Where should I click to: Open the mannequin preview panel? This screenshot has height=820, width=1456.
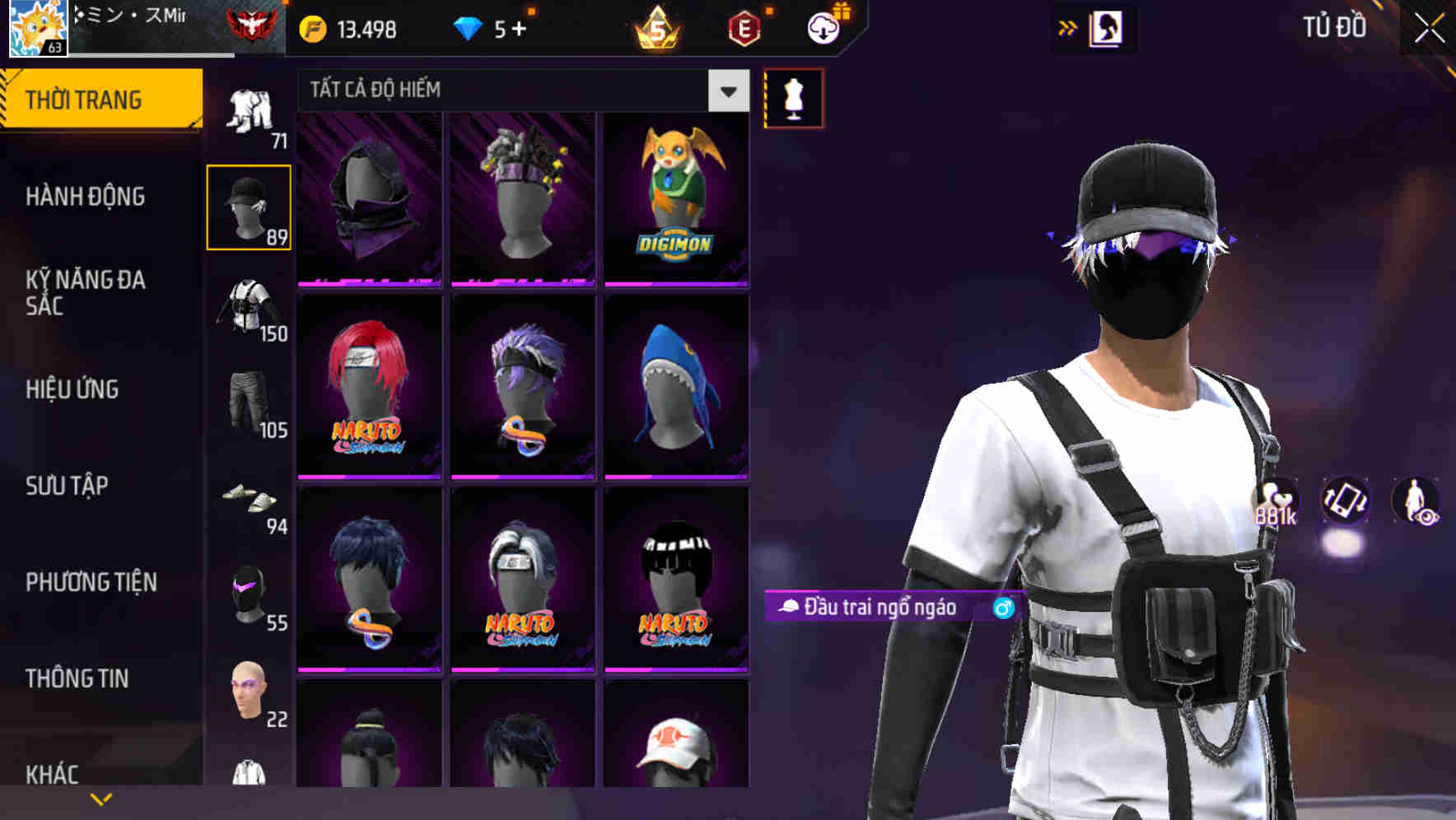click(x=792, y=97)
